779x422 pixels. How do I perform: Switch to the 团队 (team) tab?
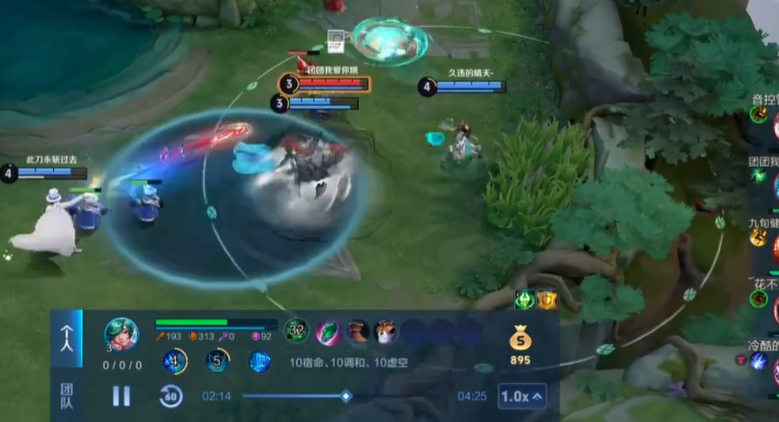point(67,390)
